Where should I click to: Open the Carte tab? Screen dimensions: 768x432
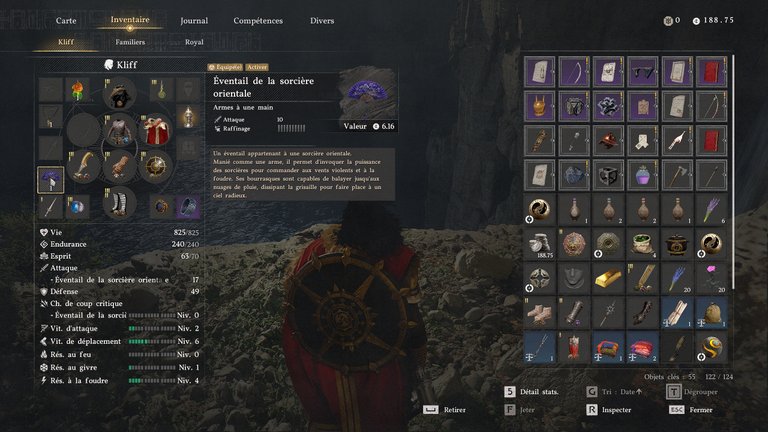point(66,20)
